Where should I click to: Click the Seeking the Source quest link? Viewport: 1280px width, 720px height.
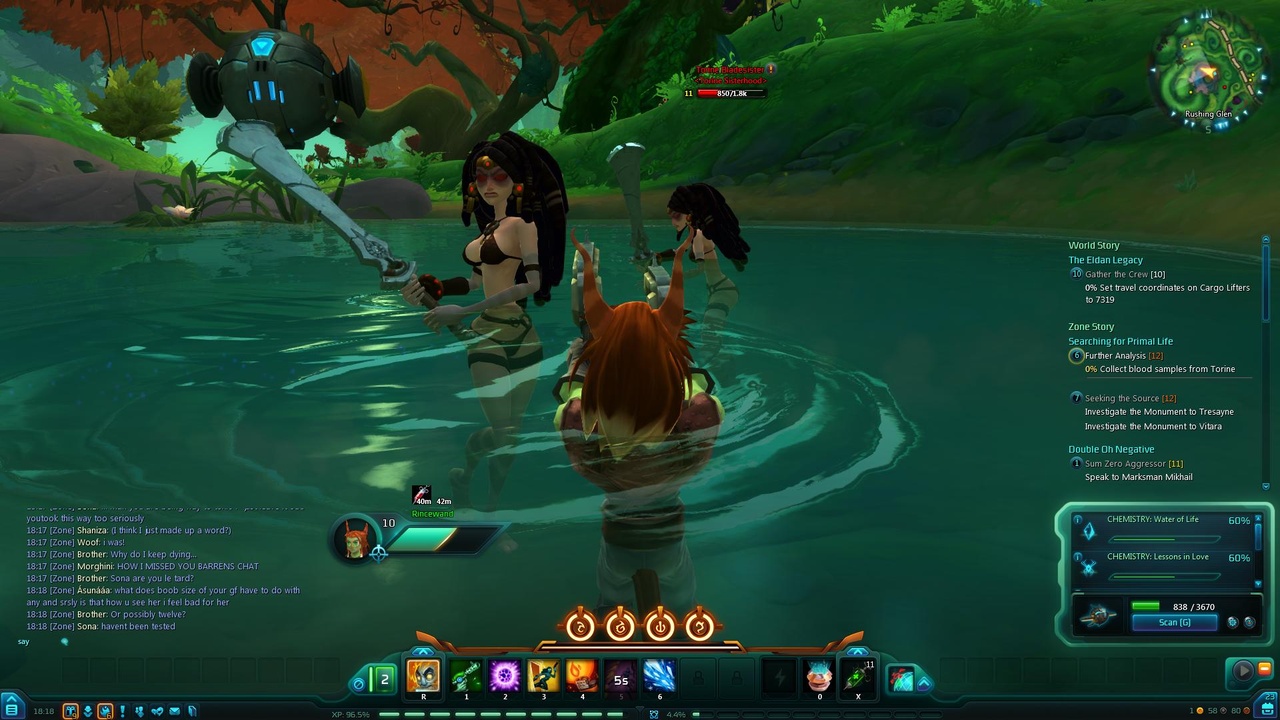(1120, 397)
